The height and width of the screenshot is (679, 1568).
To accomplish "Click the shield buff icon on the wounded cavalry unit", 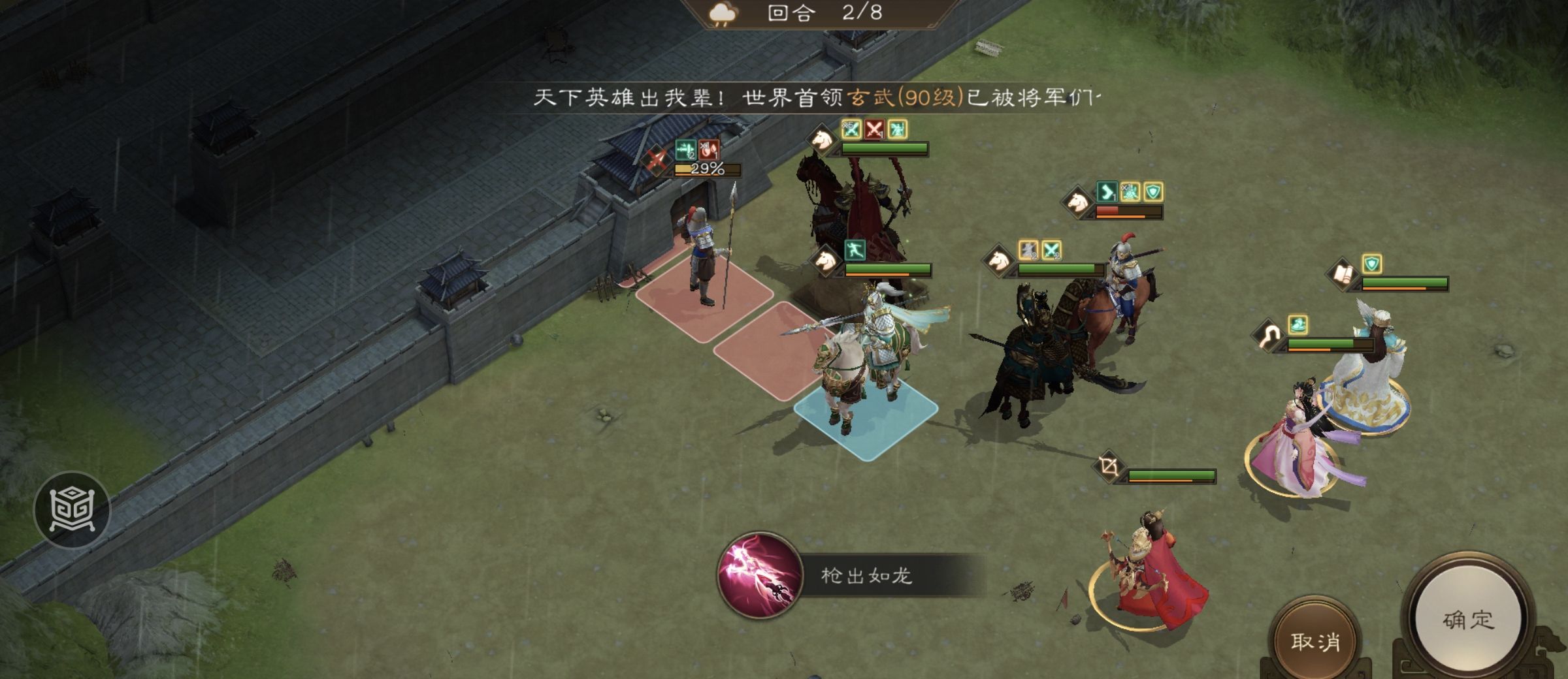I will [x=1153, y=193].
